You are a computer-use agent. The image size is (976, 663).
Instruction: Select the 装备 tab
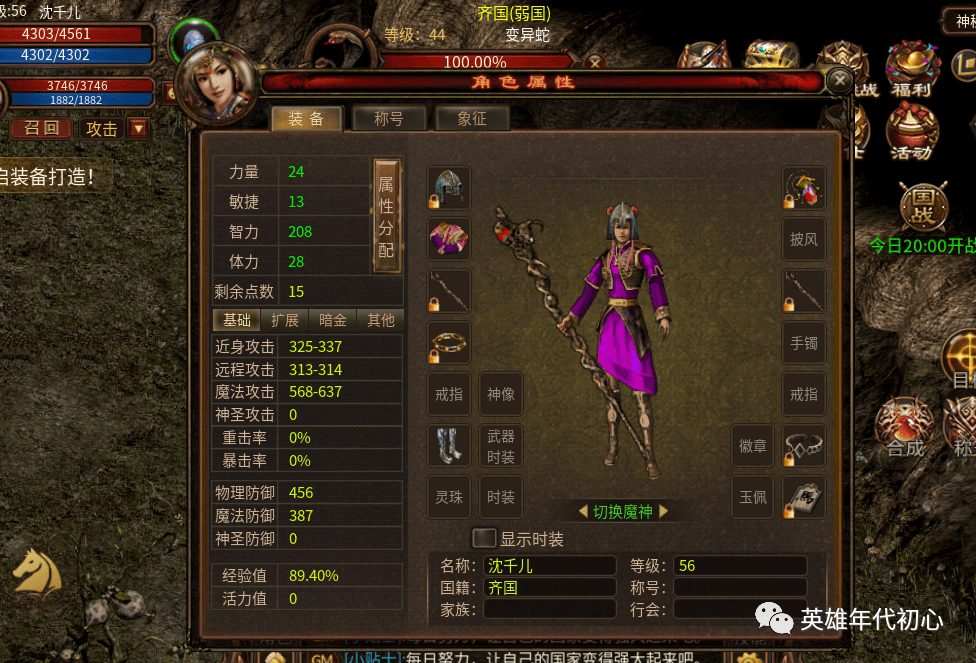point(306,119)
